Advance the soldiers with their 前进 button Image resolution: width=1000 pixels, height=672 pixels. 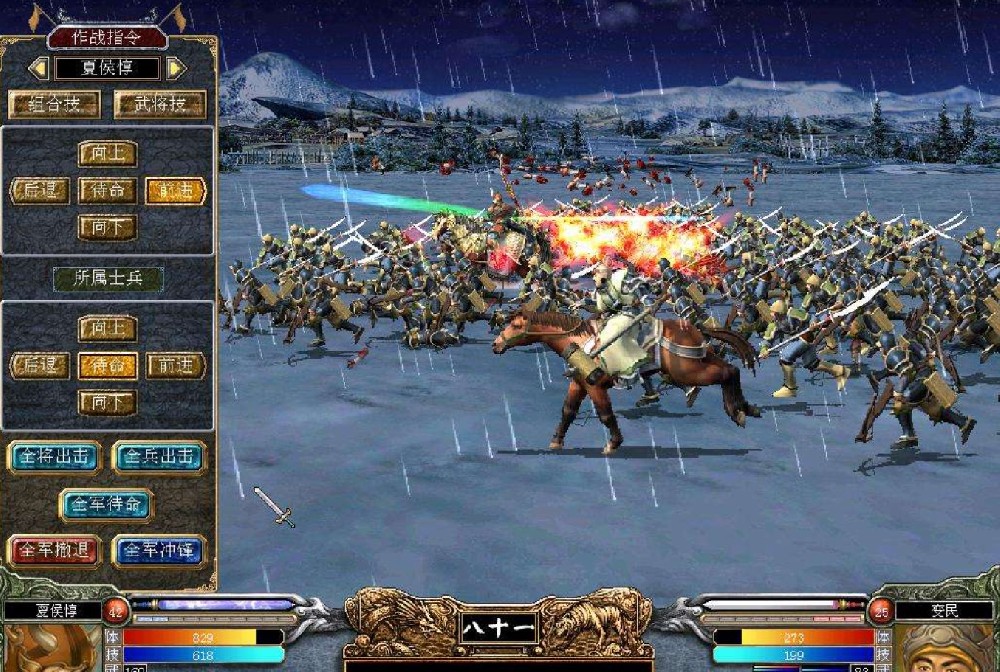click(175, 366)
